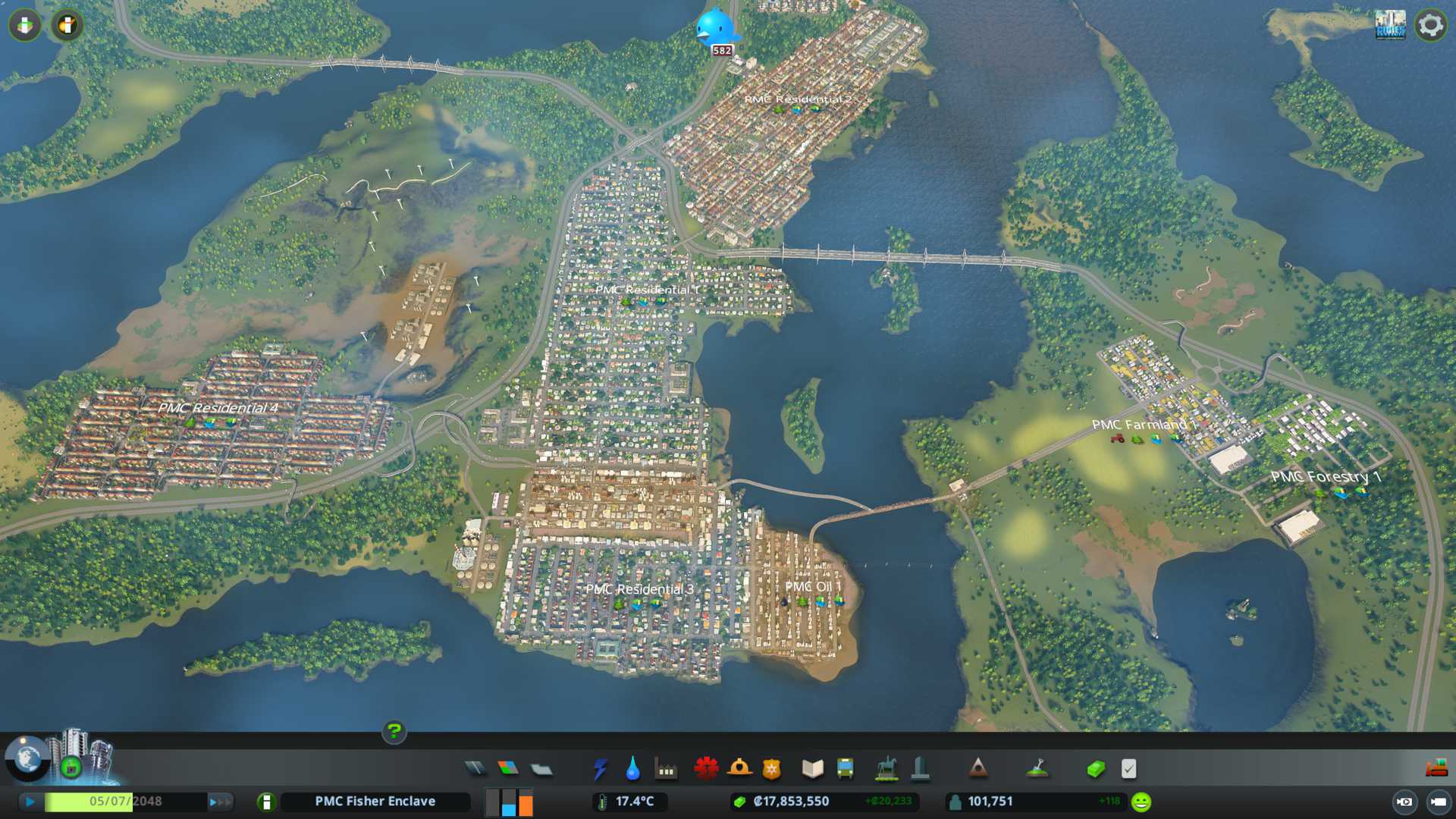Toggle the free camera mode button
The width and height of the screenshot is (1456, 819).
click(x=1438, y=802)
